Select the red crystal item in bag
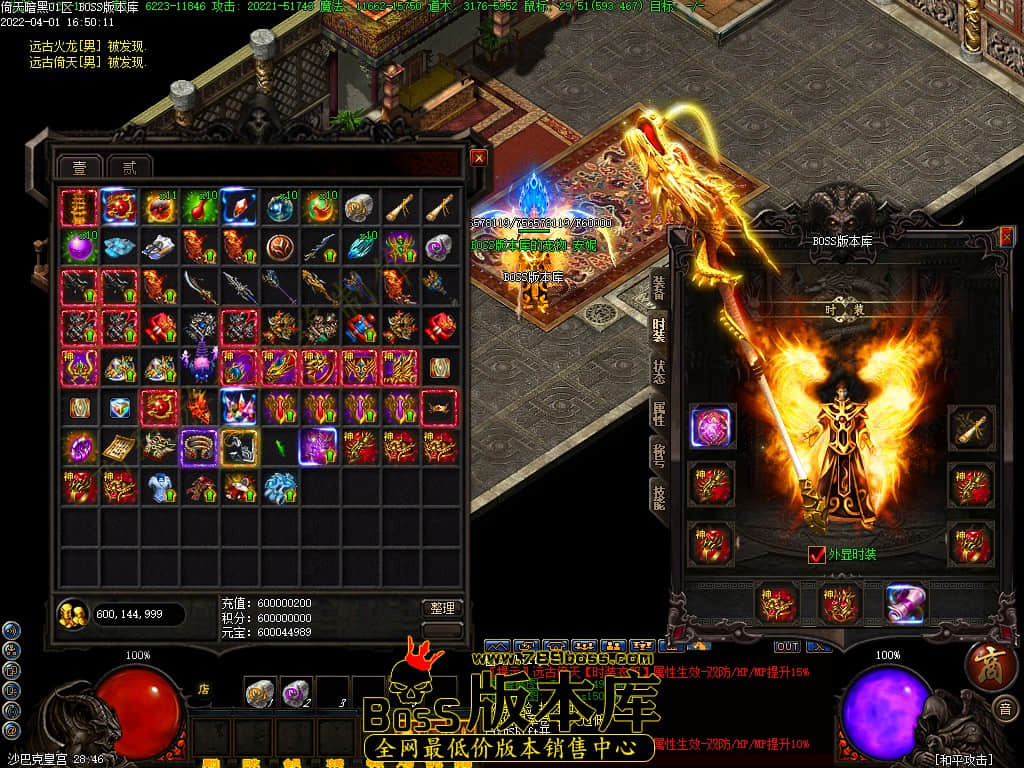The width and height of the screenshot is (1024, 768). tap(240, 208)
